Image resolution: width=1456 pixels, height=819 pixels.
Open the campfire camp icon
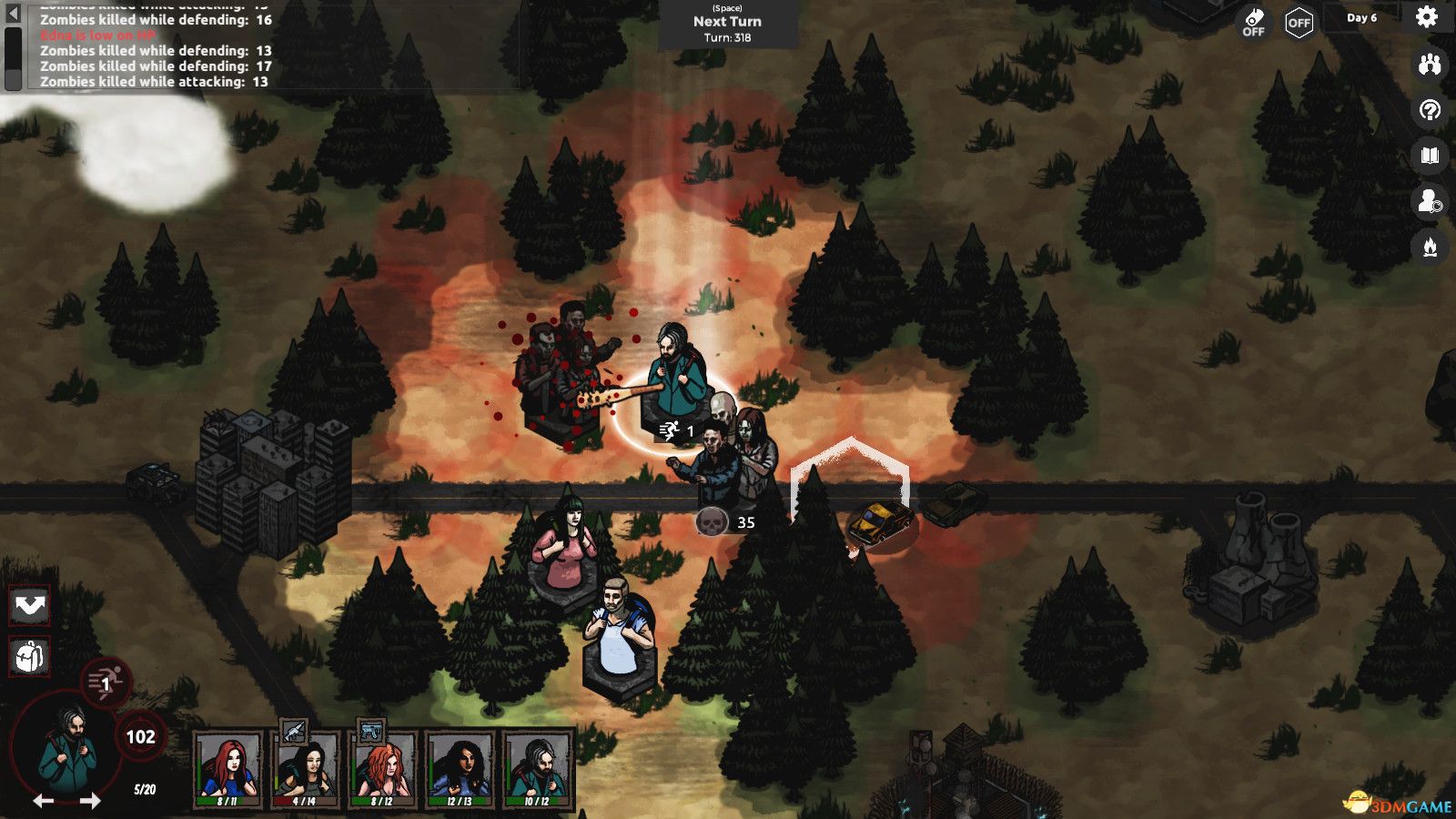[x=1430, y=247]
